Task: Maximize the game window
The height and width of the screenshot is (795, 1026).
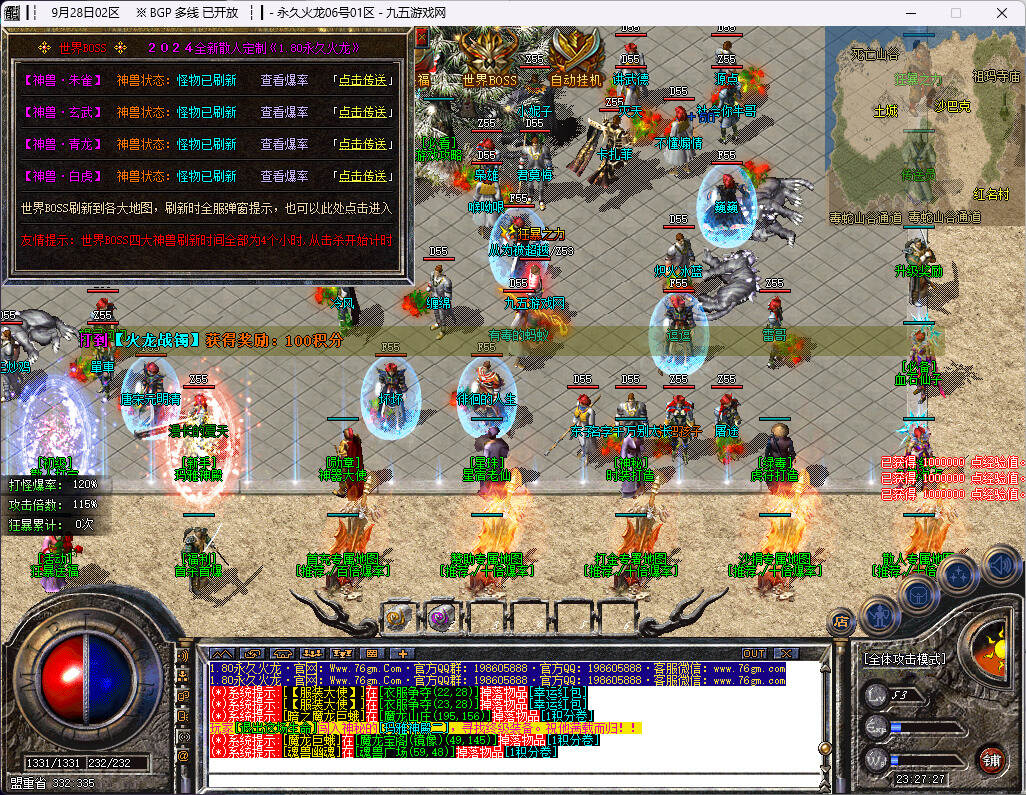Action: (x=955, y=13)
